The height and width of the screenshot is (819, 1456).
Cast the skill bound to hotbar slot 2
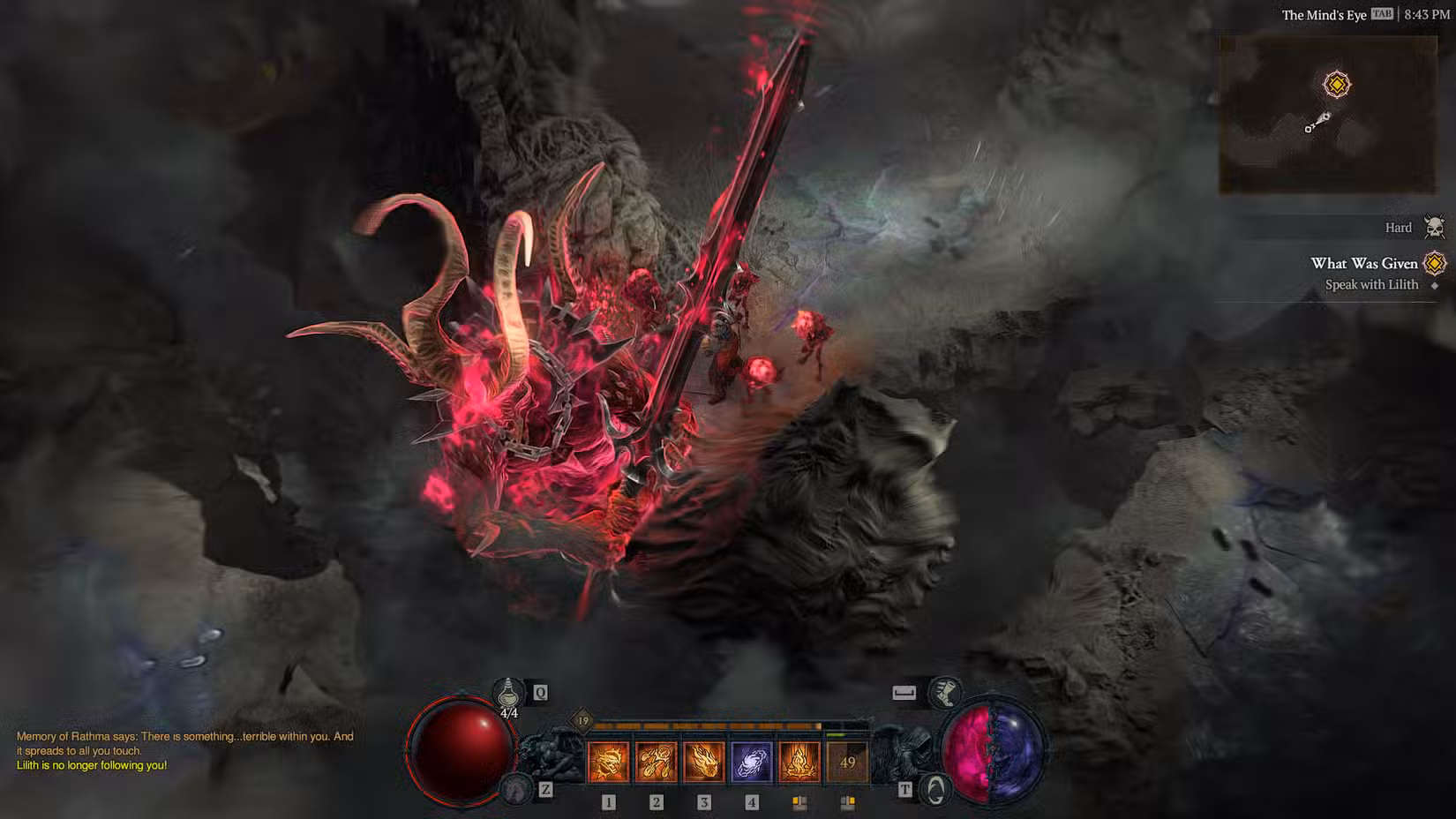click(x=656, y=759)
